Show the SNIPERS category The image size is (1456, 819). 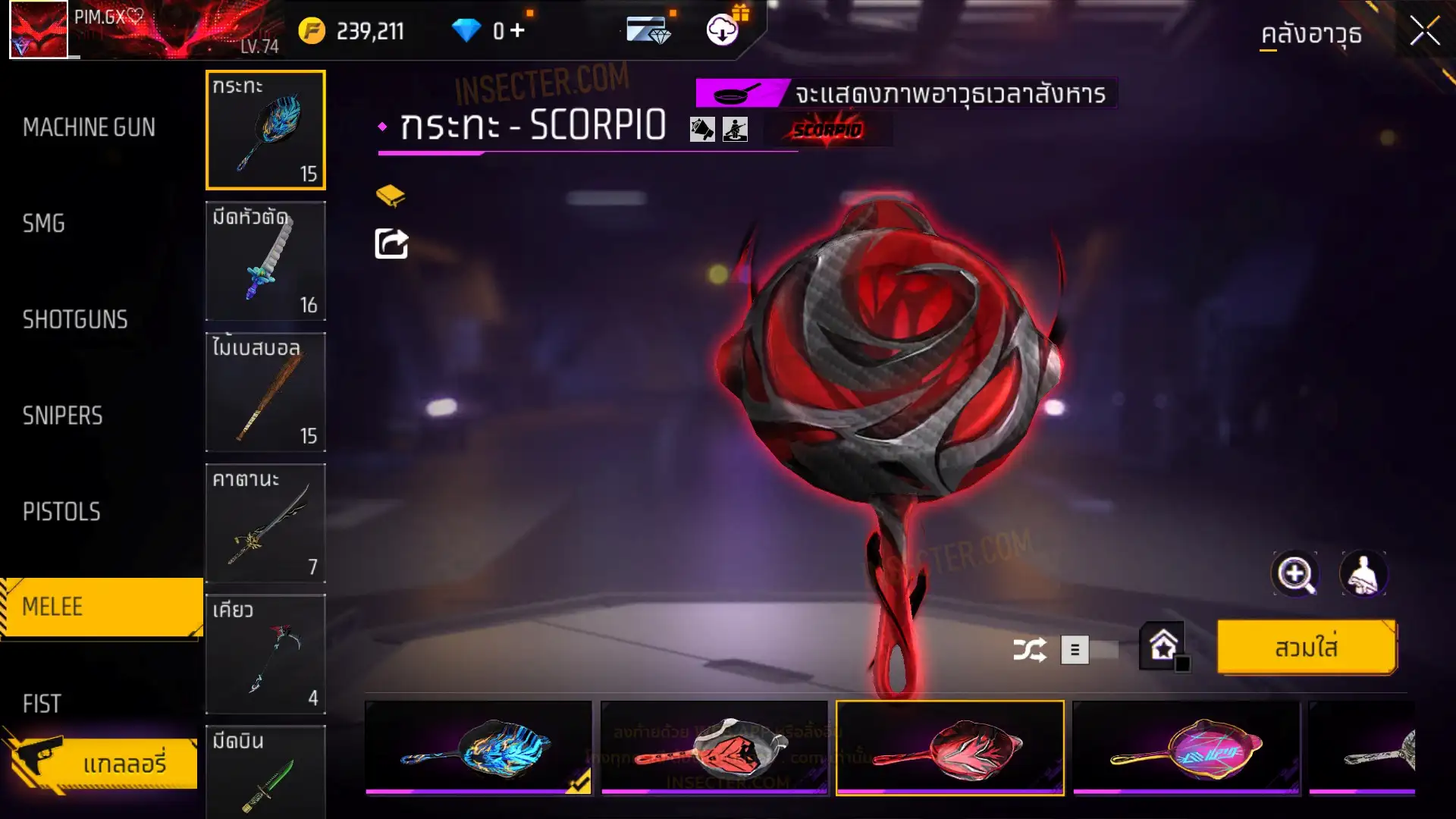pos(62,416)
